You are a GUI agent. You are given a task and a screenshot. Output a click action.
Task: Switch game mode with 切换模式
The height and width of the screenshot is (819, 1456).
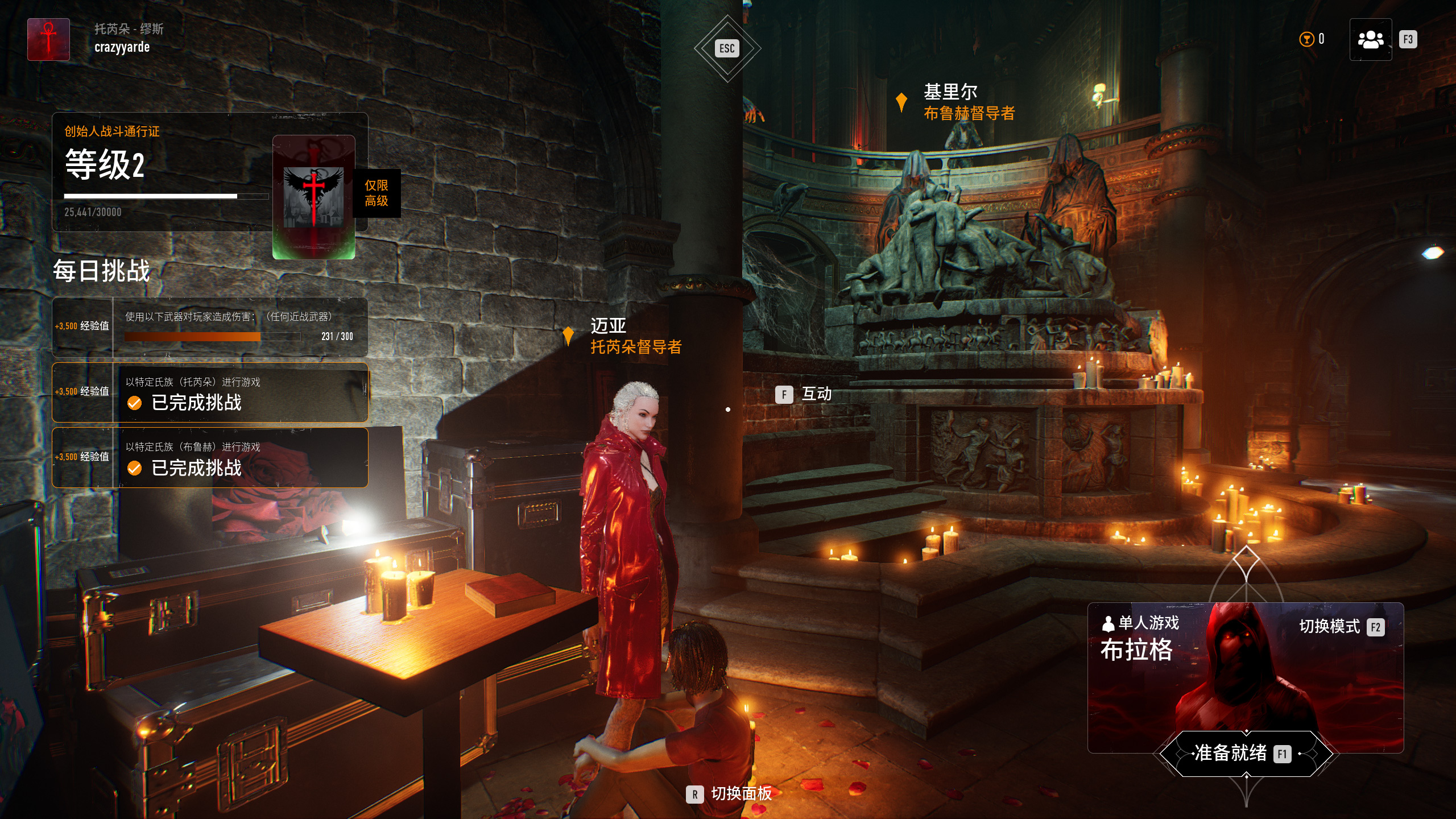[1341, 627]
